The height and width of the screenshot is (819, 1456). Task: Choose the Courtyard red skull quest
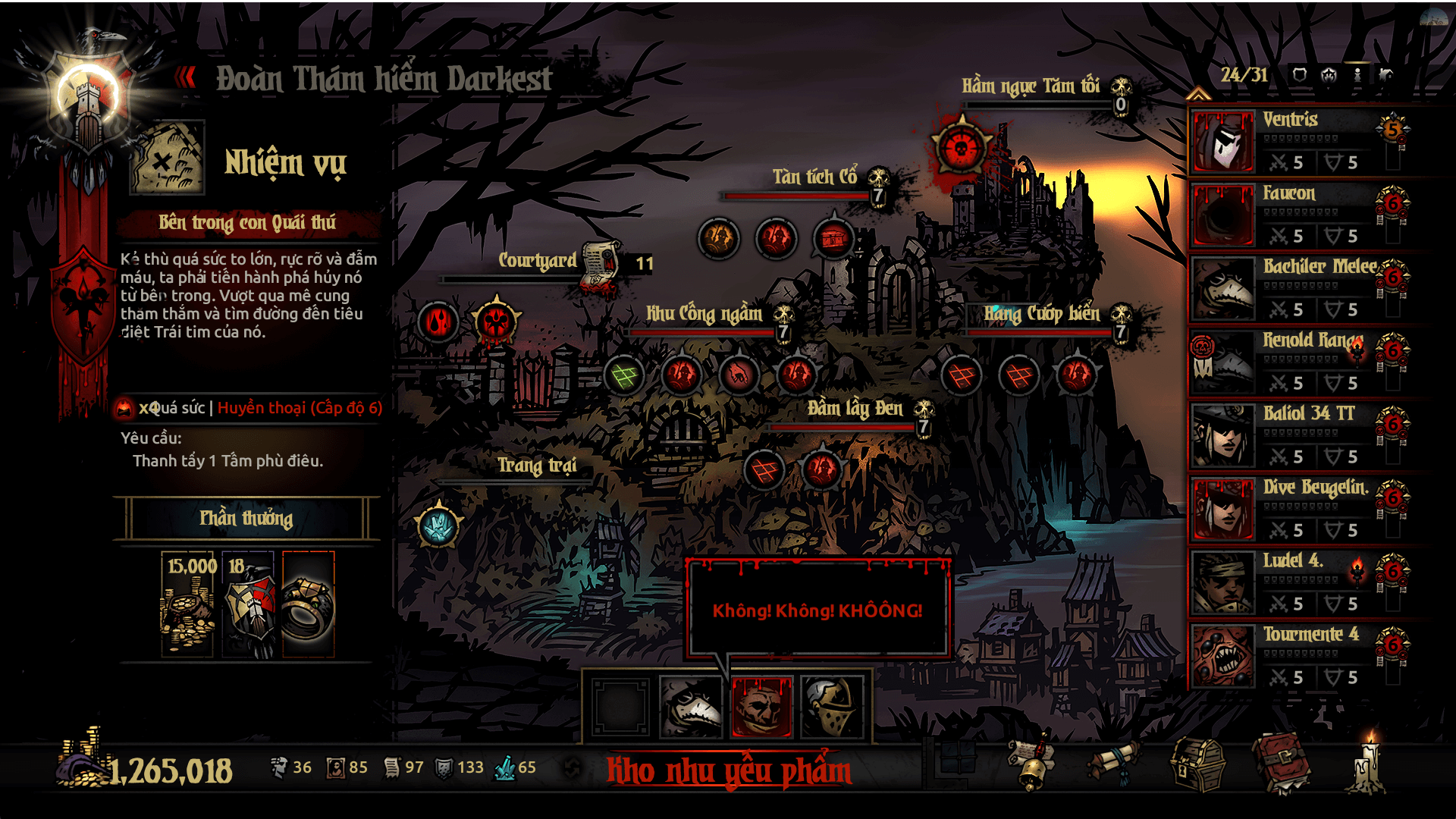click(496, 322)
